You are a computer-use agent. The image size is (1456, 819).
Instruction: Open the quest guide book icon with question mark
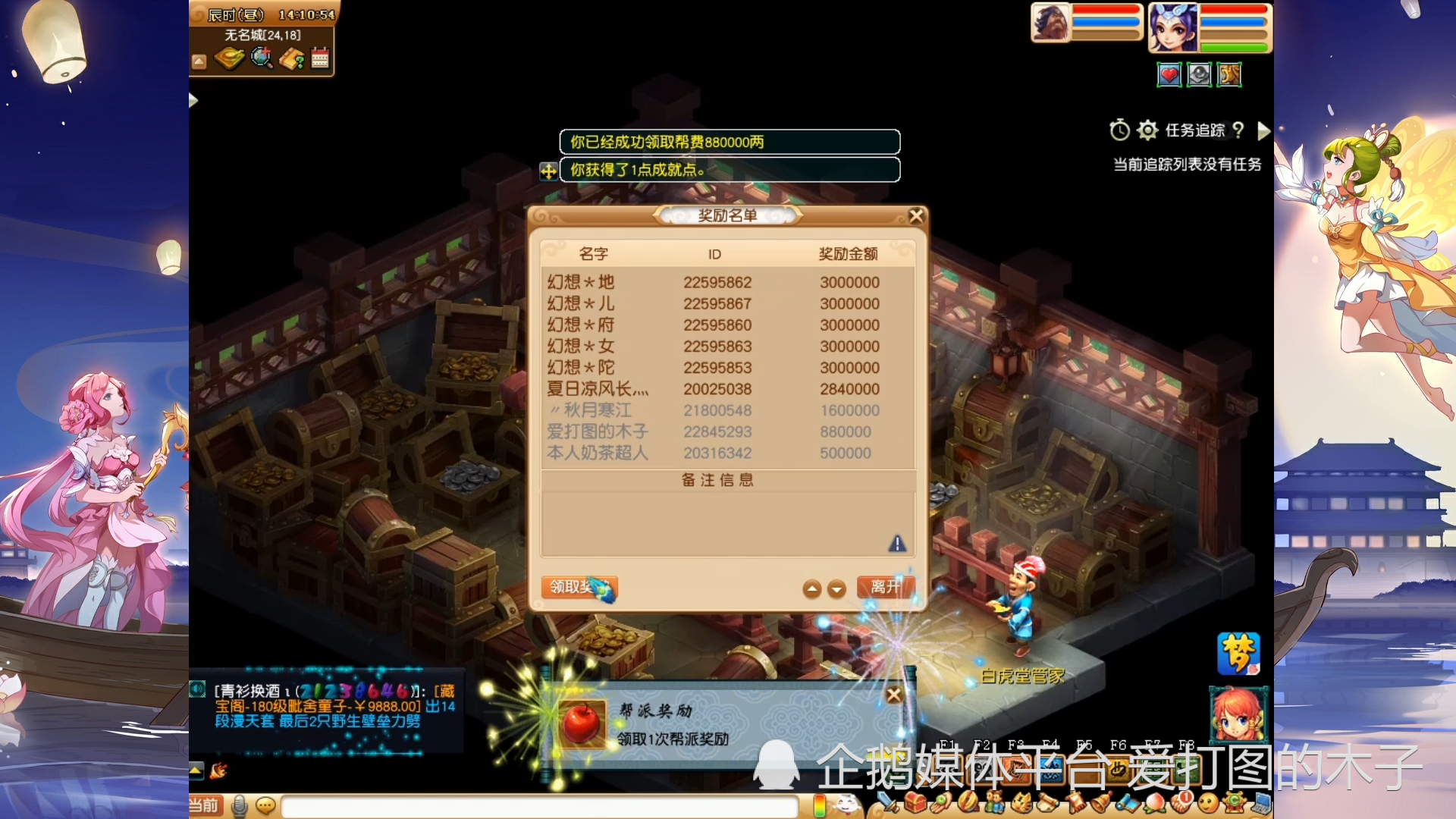pyautogui.click(x=293, y=58)
